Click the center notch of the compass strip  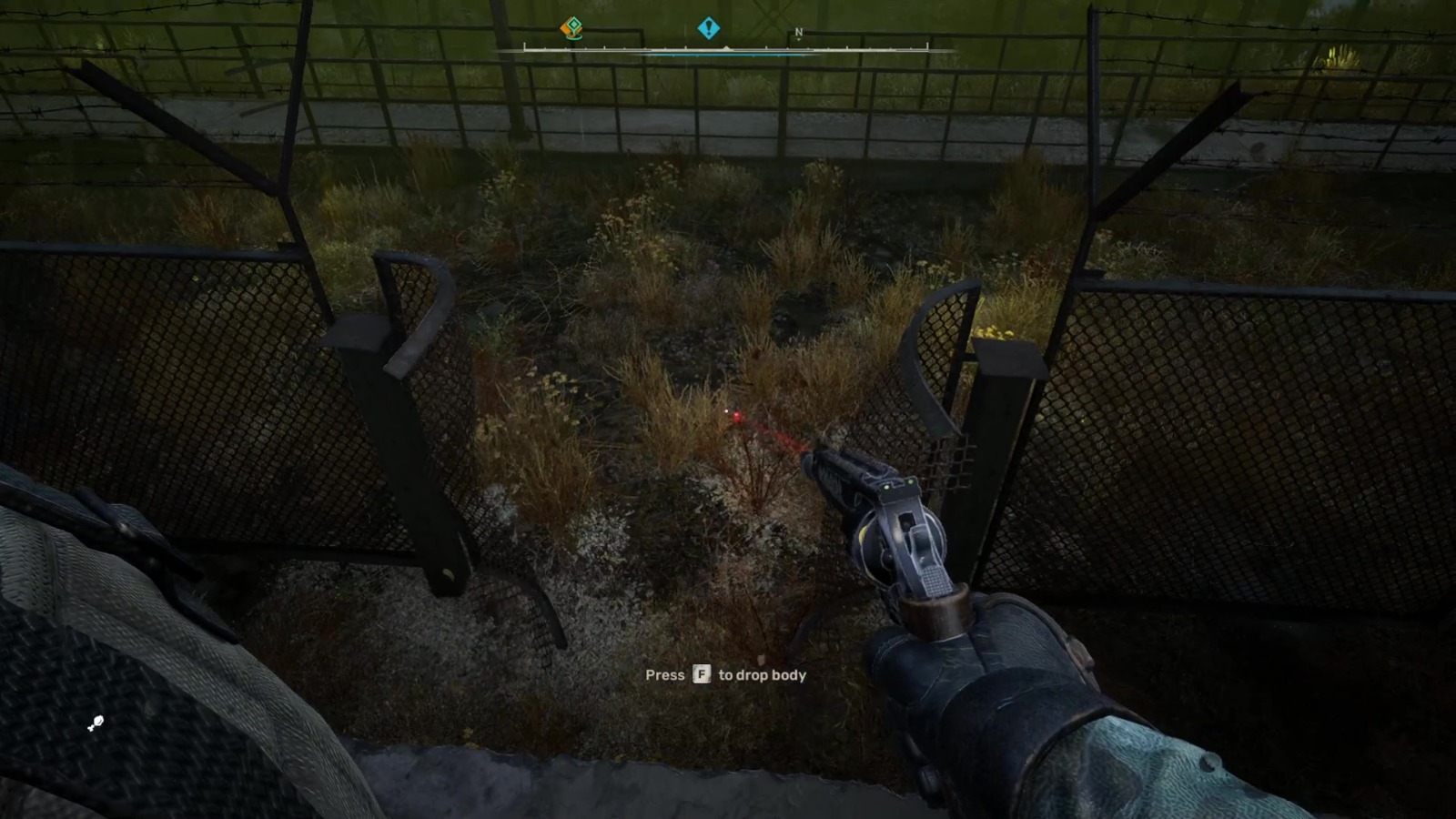click(726, 46)
